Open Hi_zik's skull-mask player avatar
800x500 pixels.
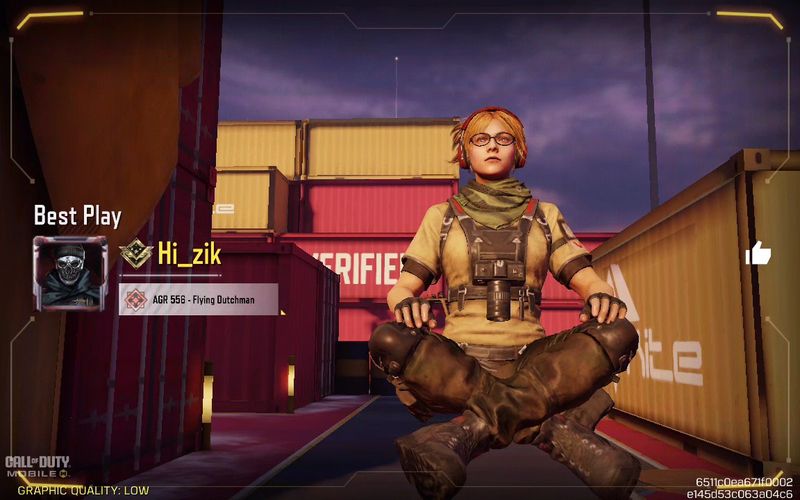(x=69, y=272)
